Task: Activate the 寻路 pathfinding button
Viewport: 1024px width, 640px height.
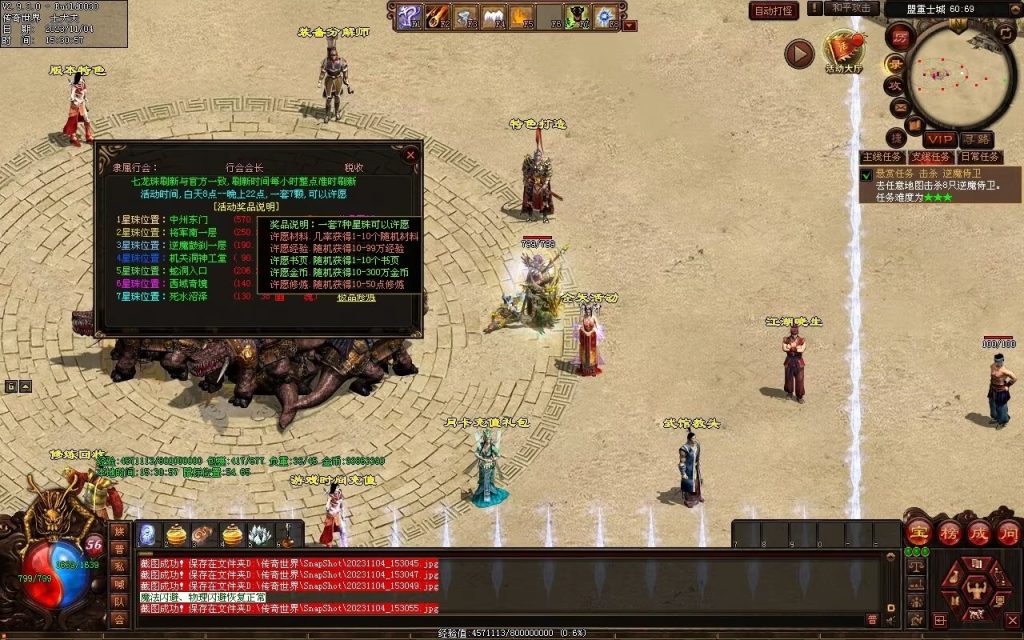Action: click(977, 139)
